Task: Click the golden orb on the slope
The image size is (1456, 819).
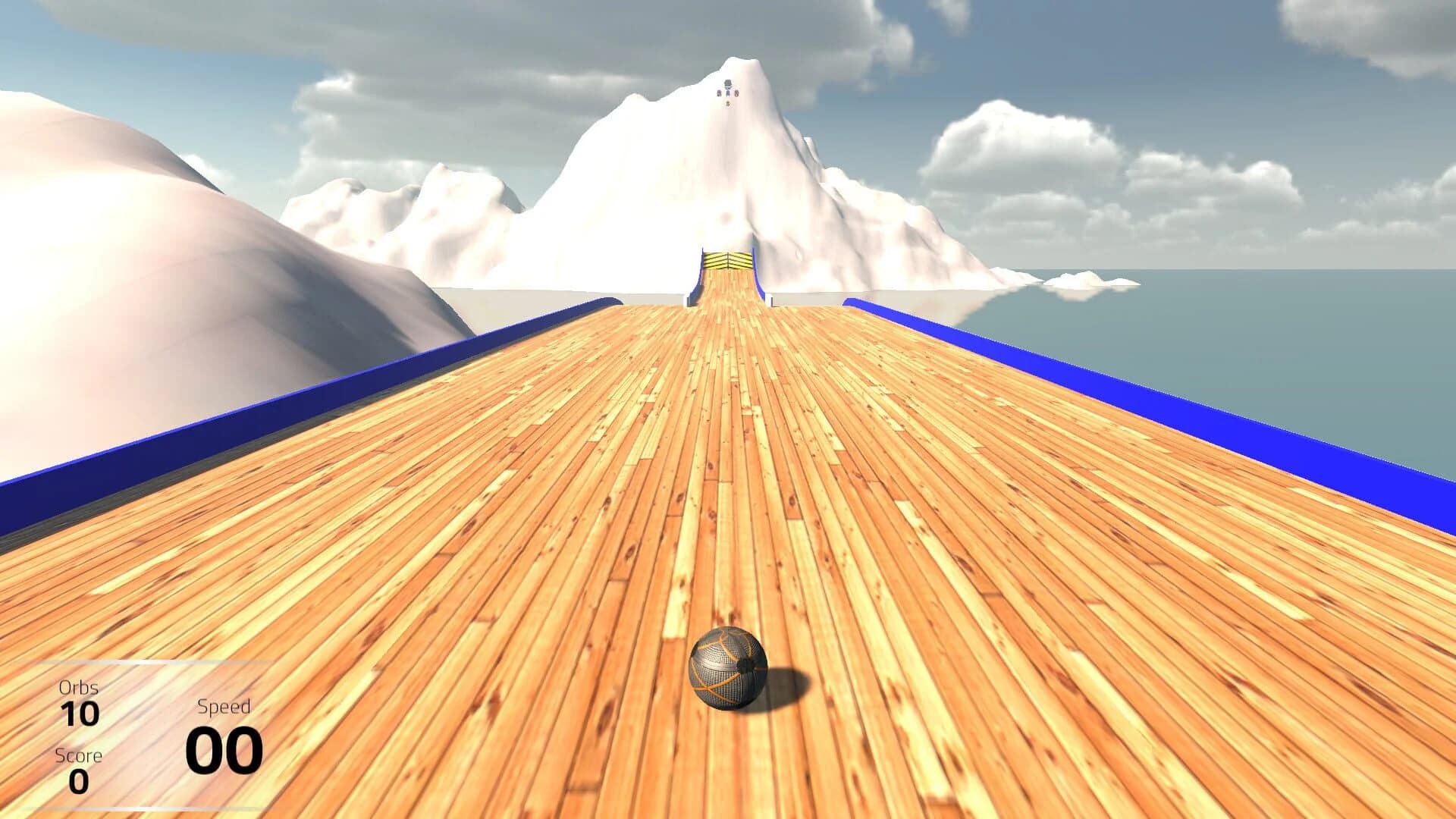Action: click(x=727, y=103)
